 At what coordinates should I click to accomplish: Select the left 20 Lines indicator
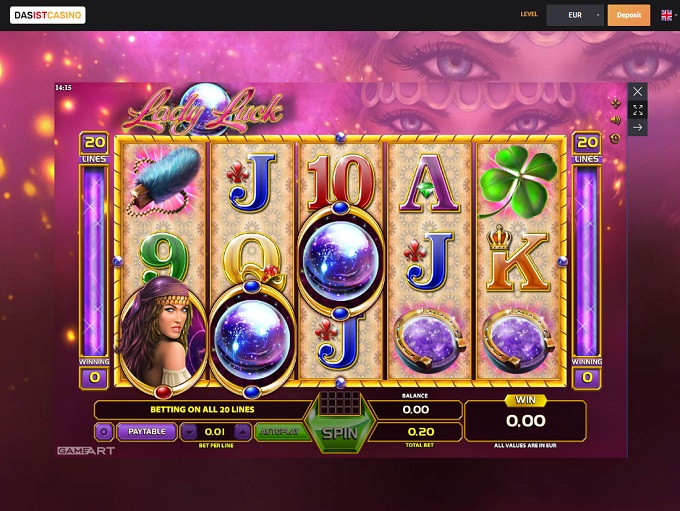tap(95, 147)
